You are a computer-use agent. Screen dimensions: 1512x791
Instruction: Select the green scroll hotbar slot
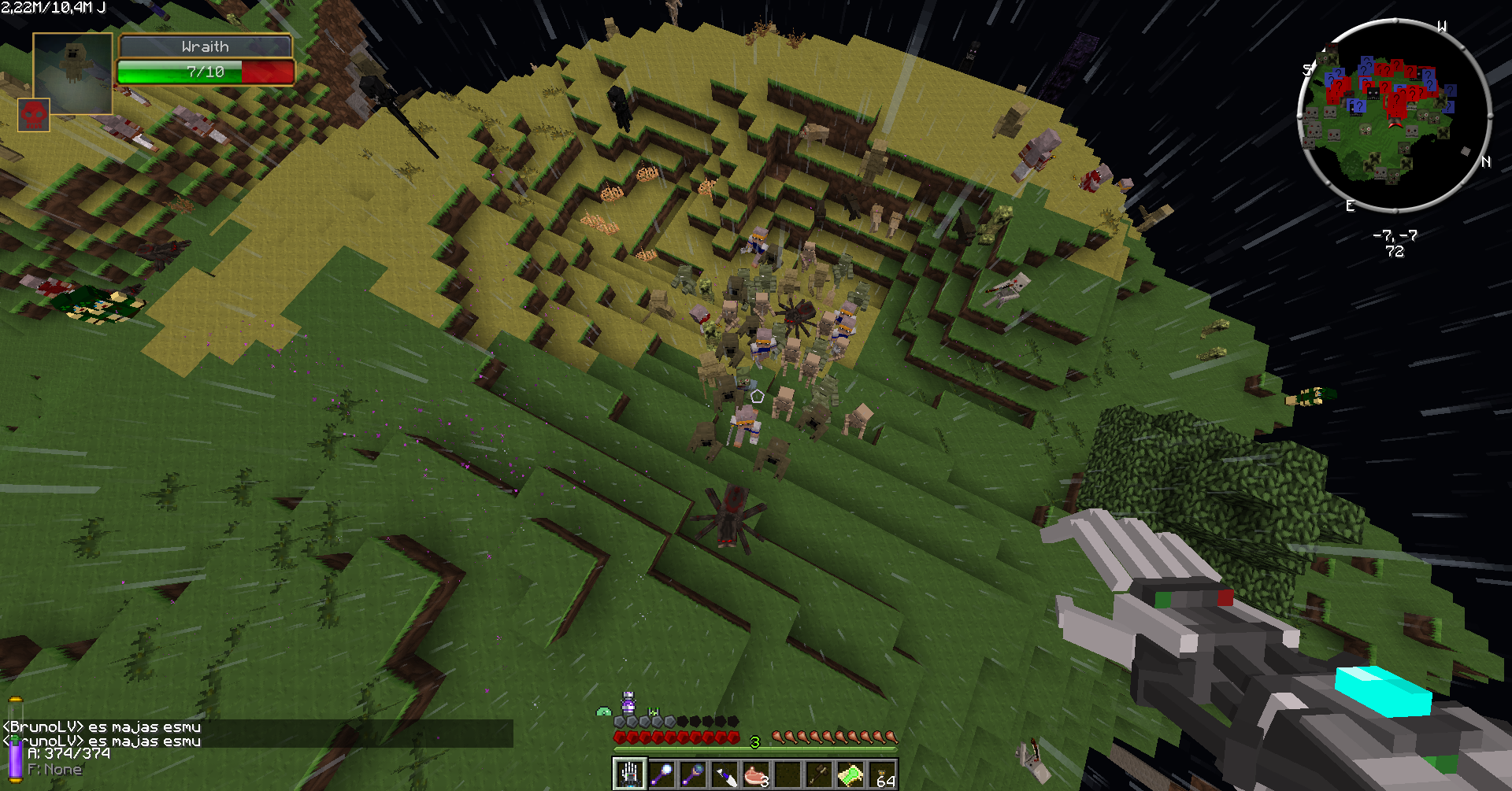[x=850, y=774]
